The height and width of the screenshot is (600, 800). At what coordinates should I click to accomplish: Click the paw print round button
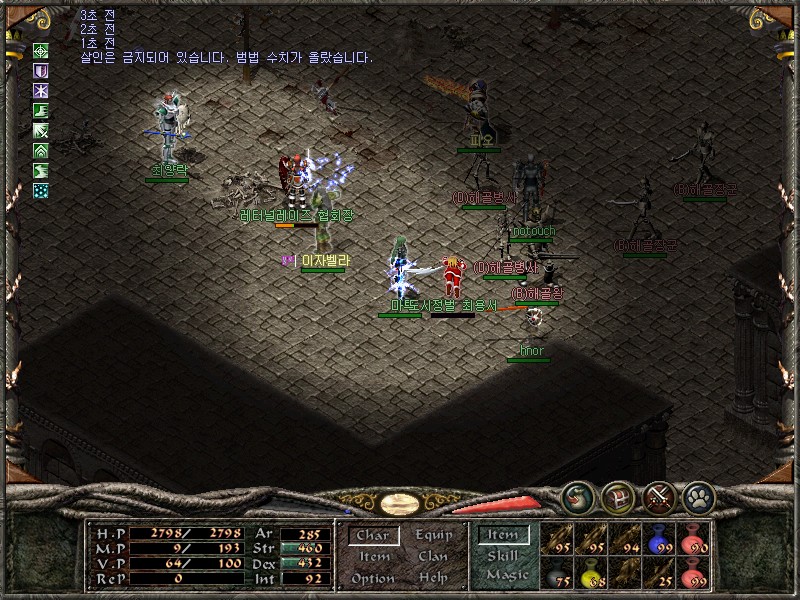697,494
